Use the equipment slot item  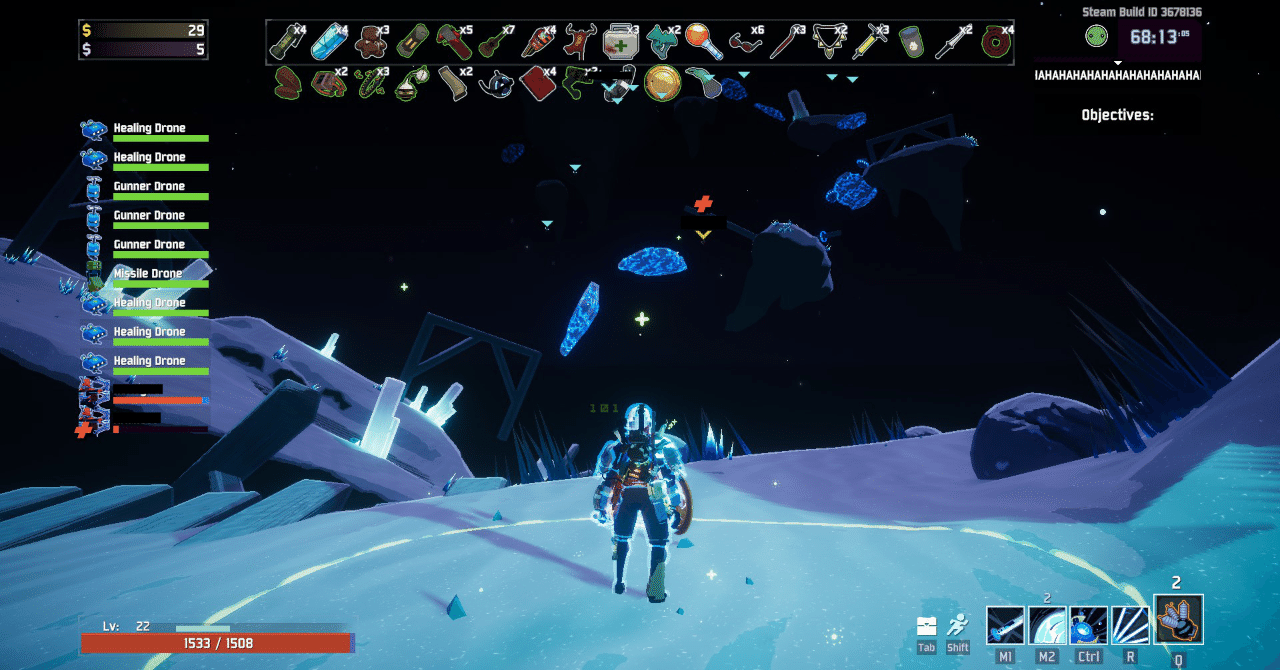pyautogui.click(x=1178, y=620)
